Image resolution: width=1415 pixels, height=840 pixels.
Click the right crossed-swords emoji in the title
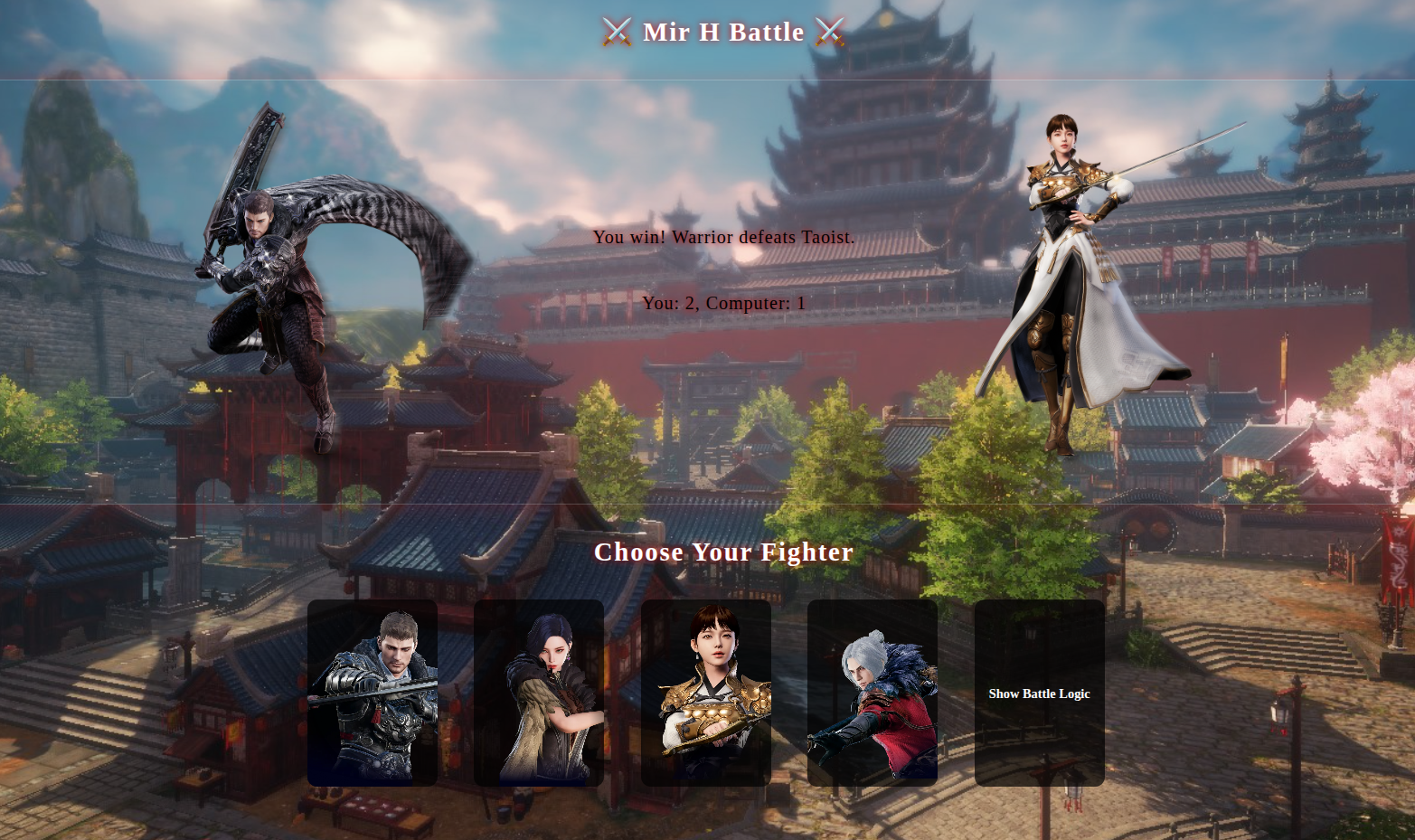click(831, 32)
